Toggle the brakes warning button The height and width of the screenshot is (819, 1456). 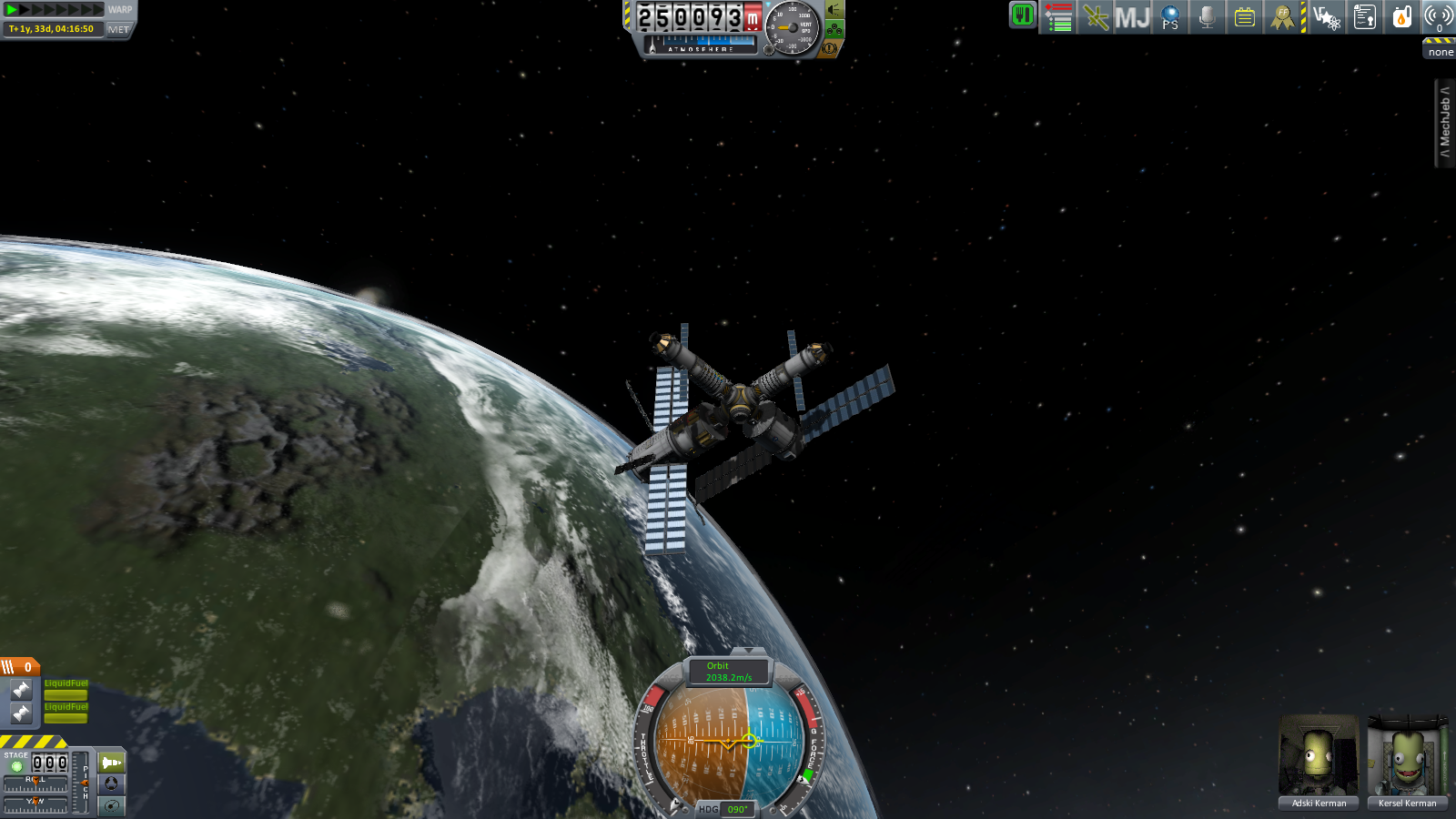(829, 48)
